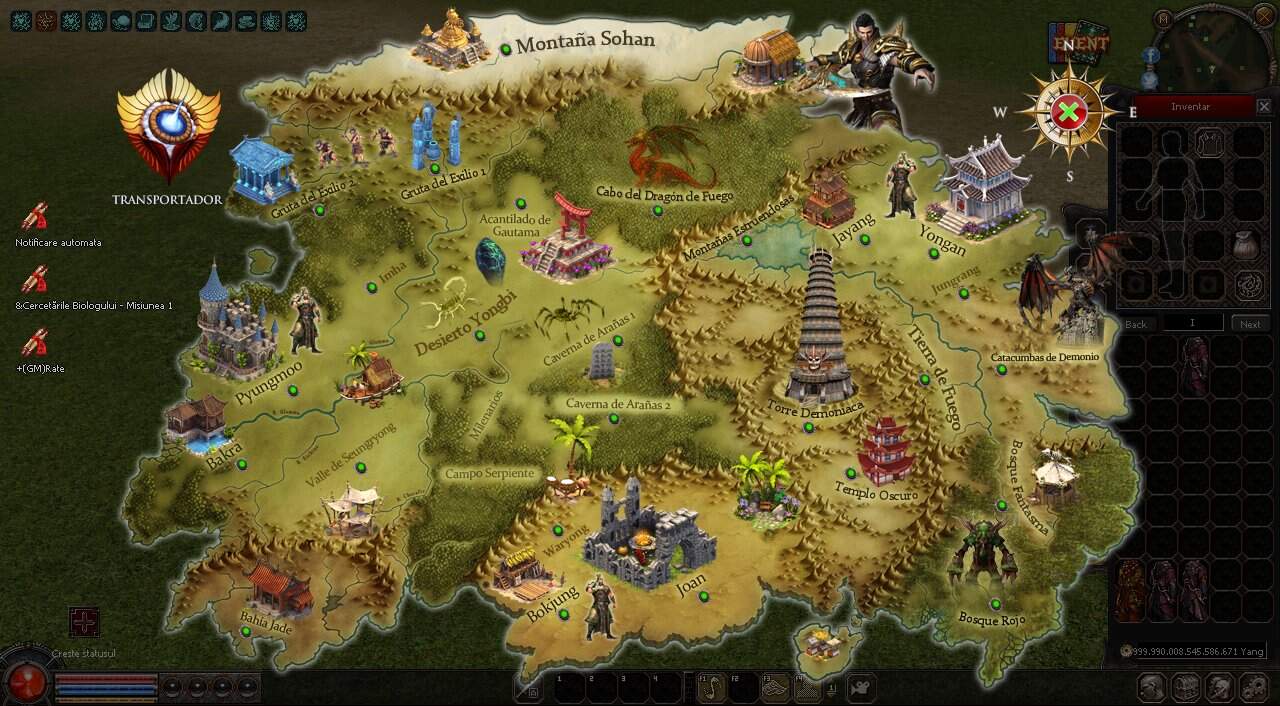Close the Inventar window
Screen dimensions: 1280x706
pos(1264,106)
